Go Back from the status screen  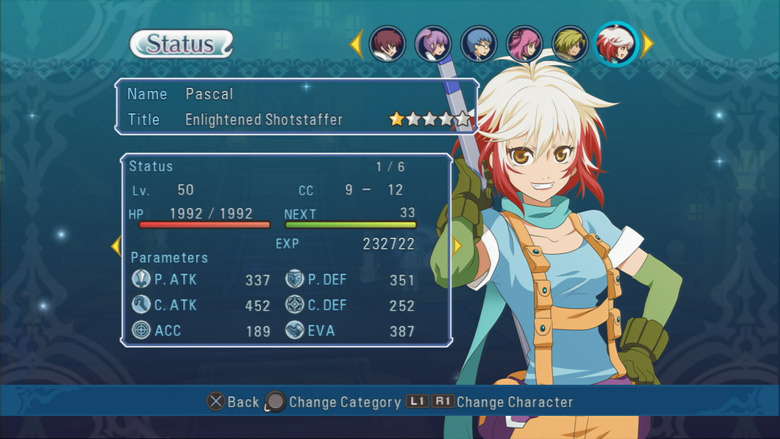232,402
